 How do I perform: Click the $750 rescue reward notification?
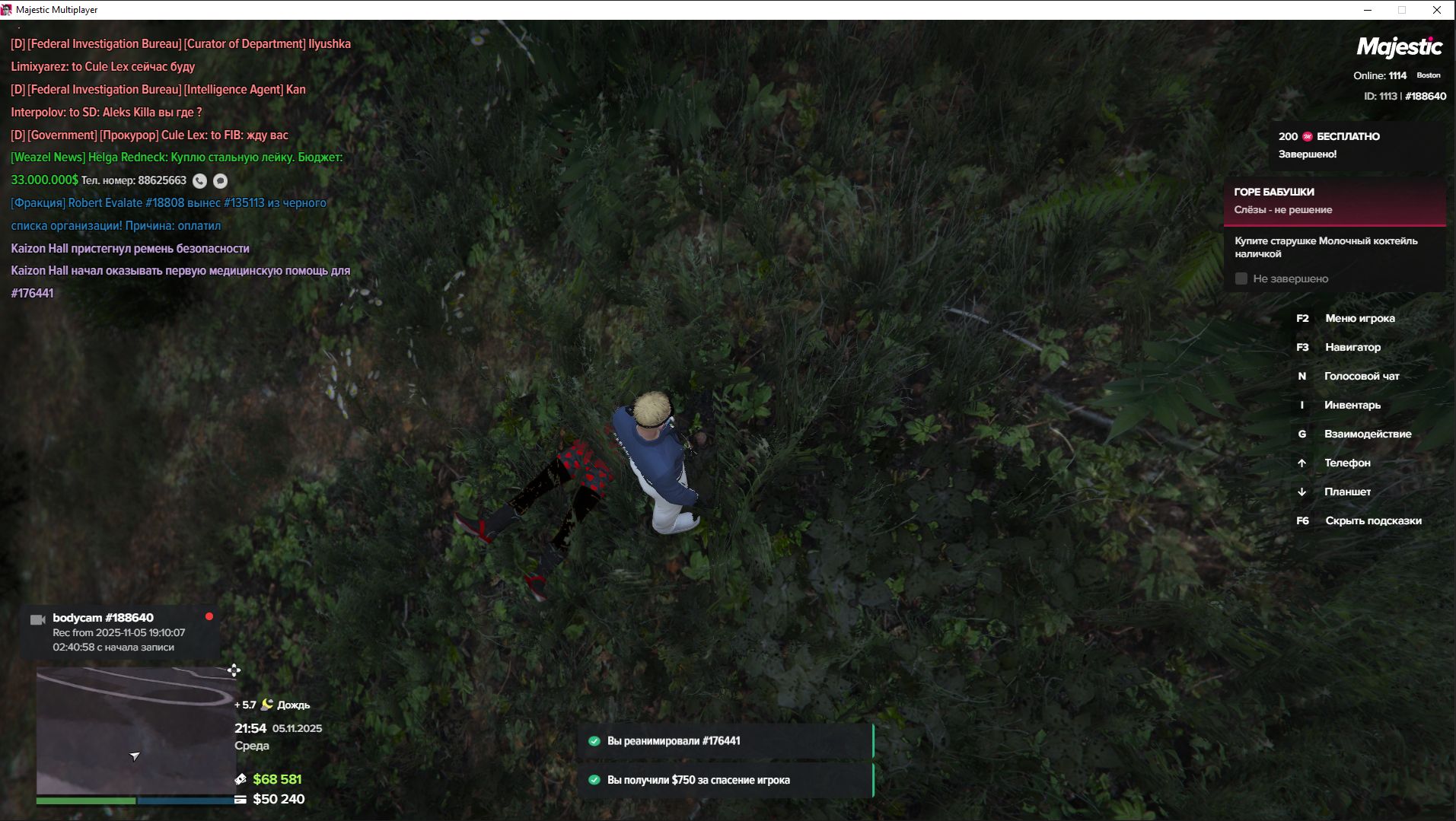pyautogui.click(x=725, y=780)
